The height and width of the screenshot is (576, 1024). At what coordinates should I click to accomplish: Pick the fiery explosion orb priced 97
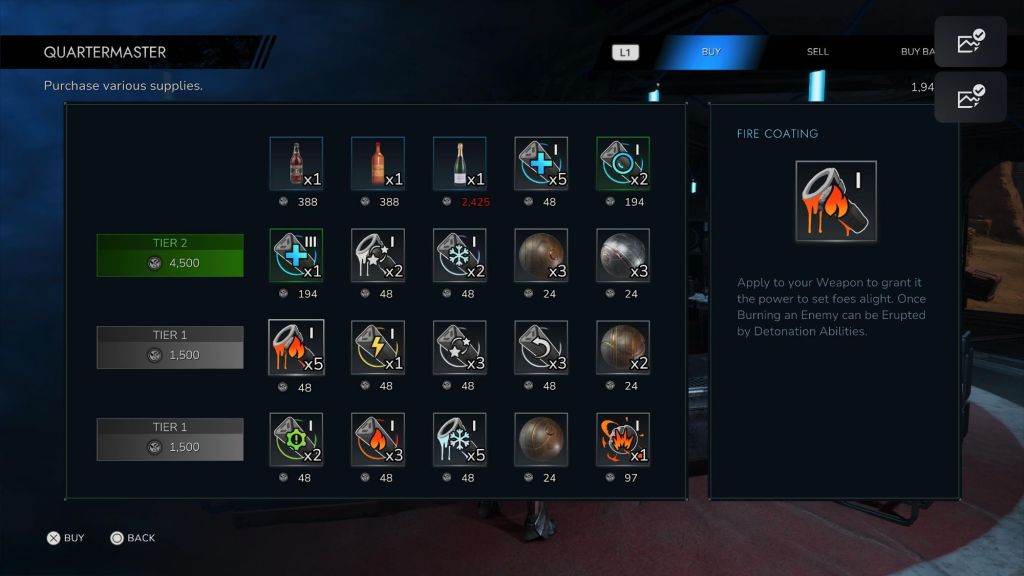pyautogui.click(x=622, y=440)
